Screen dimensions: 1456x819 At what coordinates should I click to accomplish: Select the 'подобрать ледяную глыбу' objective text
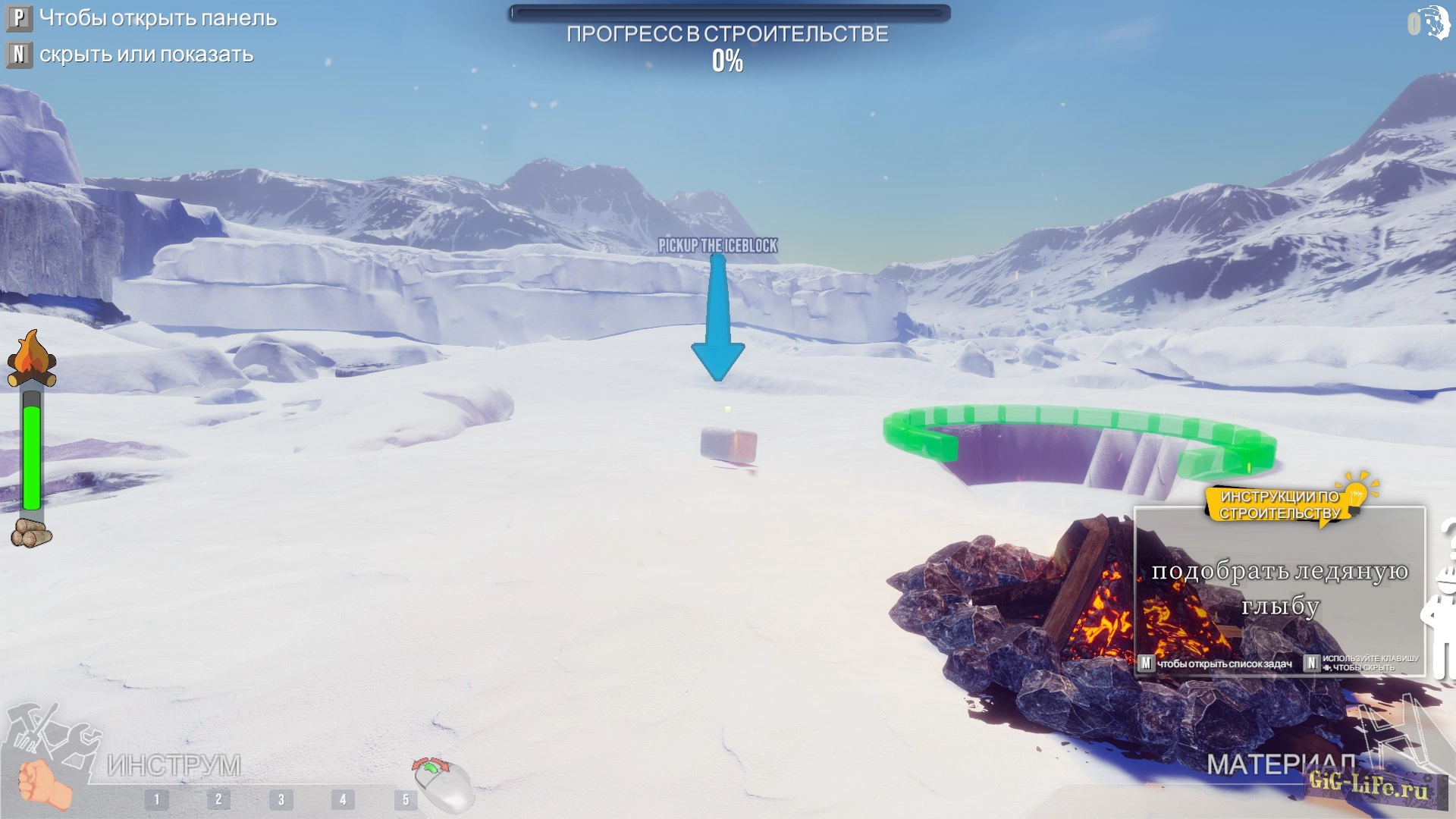point(1280,588)
